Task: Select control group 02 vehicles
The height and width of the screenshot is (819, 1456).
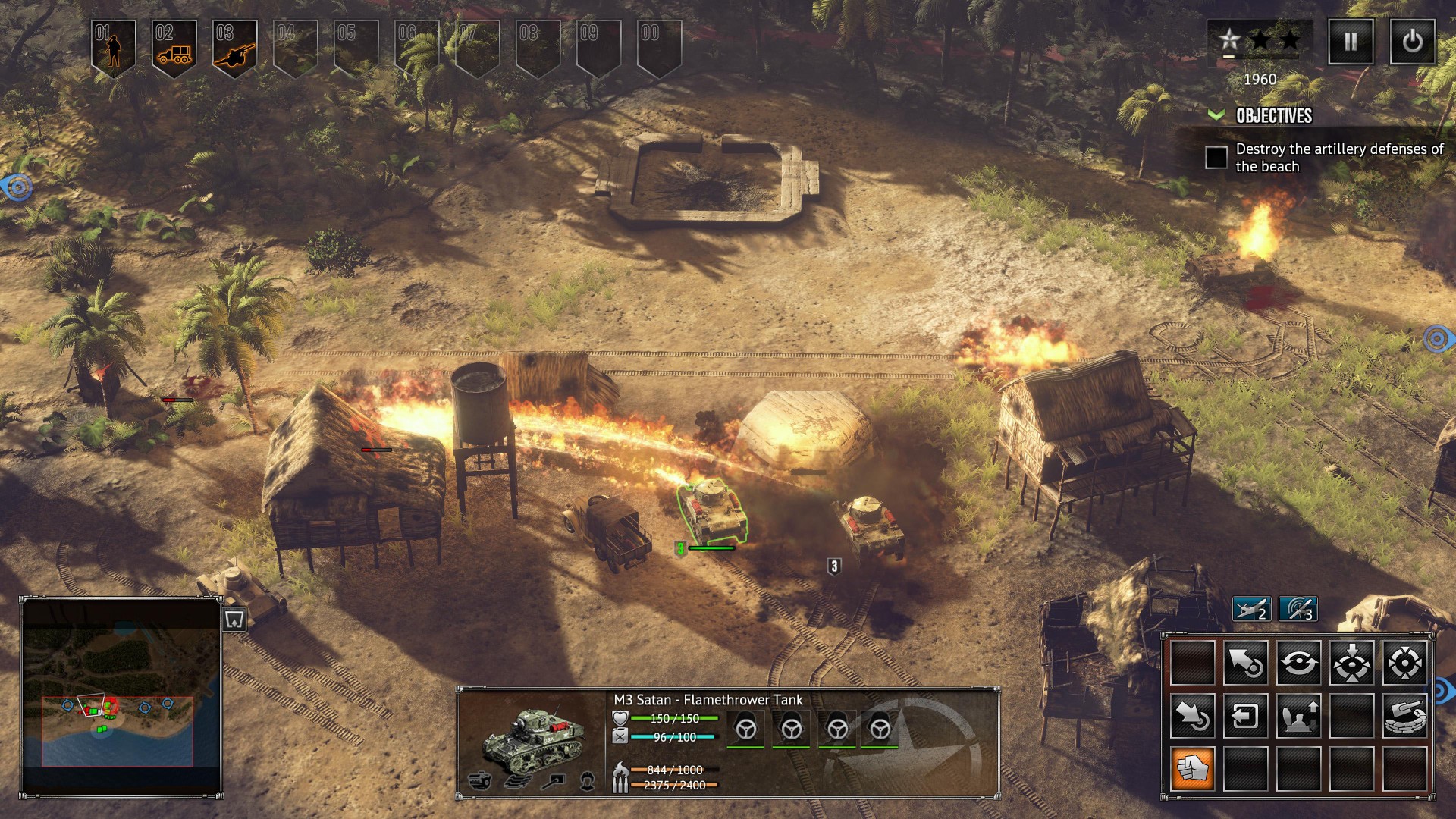Action: tap(174, 47)
